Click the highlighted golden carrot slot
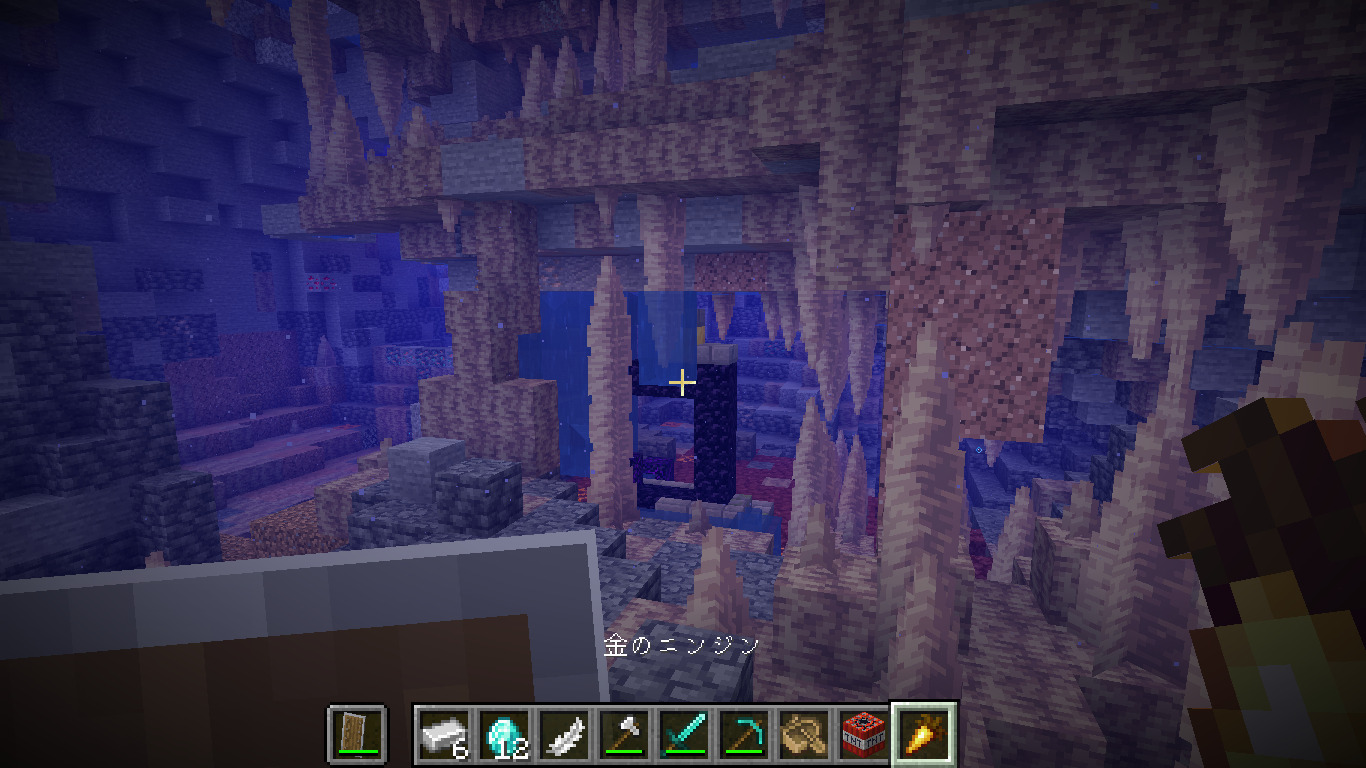This screenshot has width=1366, height=768. point(923,734)
